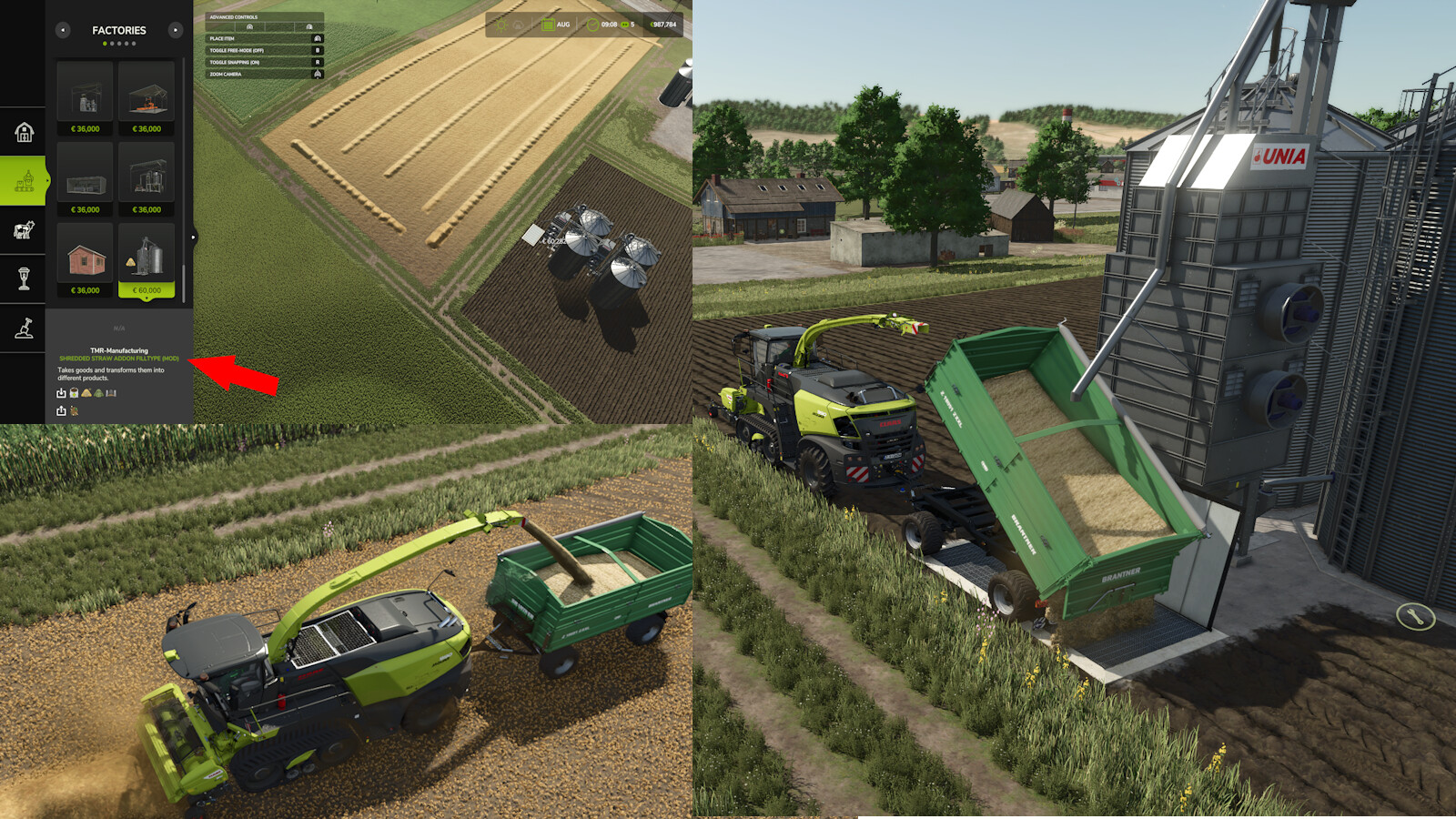This screenshot has height=819, width=1456.
Task: Click the AUG calendar icon in the HUD
Action: (546, 26)
